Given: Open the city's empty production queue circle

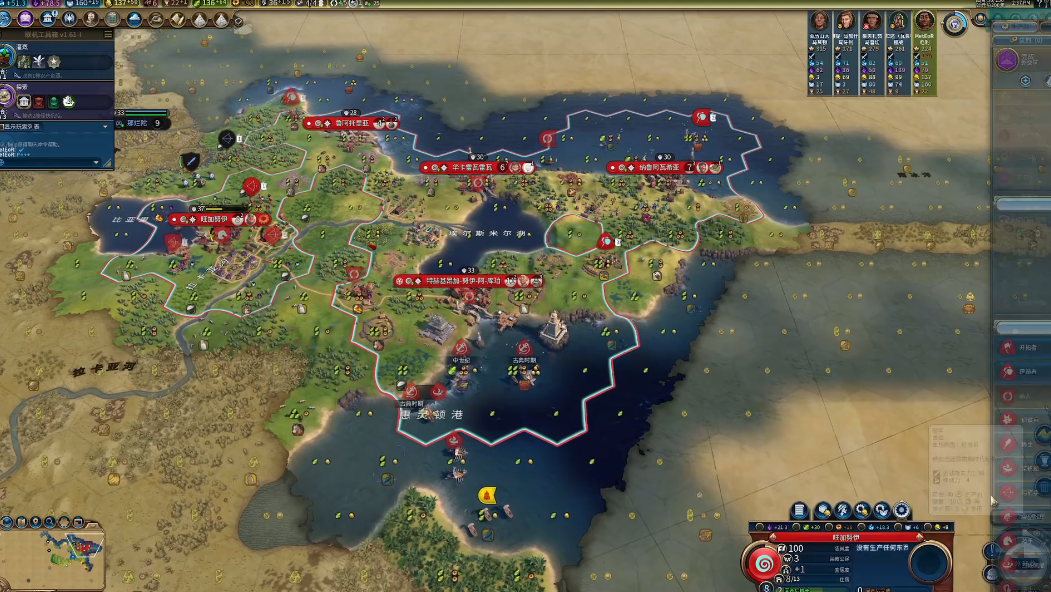Looking at the screenshot, I should pos(929,564).
